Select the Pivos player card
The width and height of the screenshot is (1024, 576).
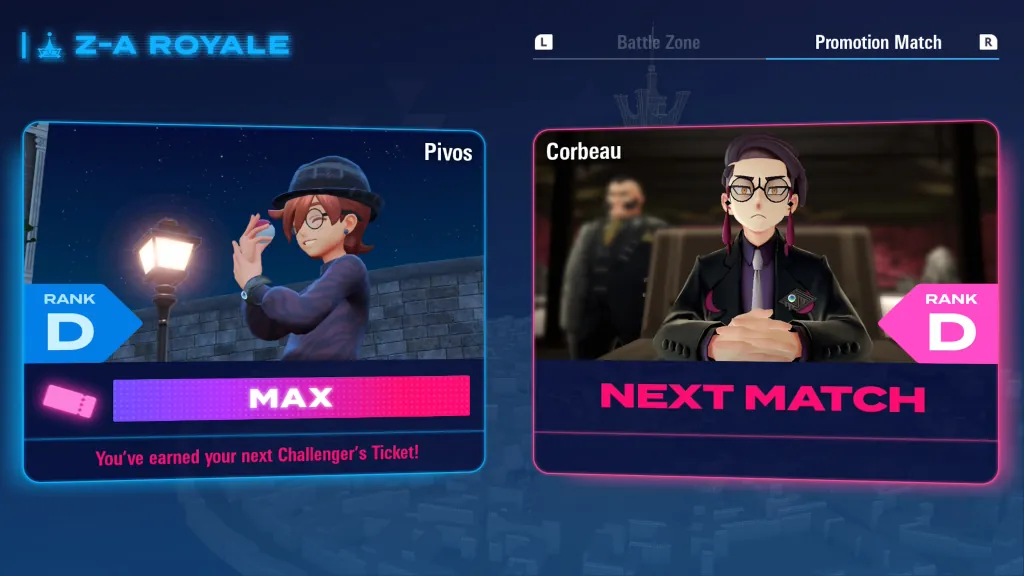(254, 250)
